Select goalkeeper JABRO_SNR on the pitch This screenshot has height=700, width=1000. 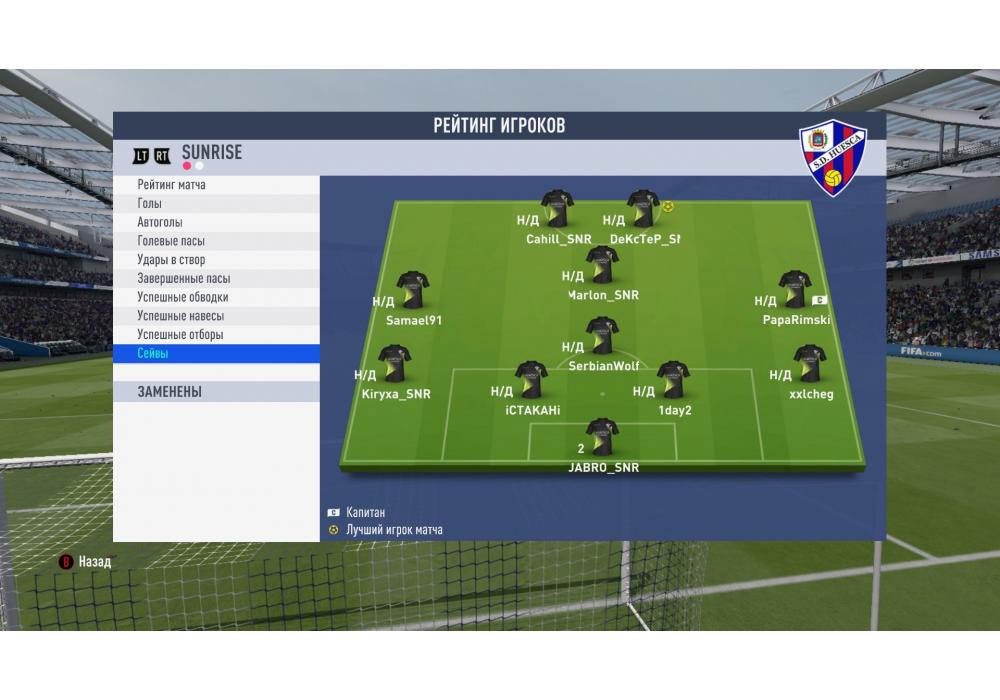pyautogui.click(x=602, y=437)
